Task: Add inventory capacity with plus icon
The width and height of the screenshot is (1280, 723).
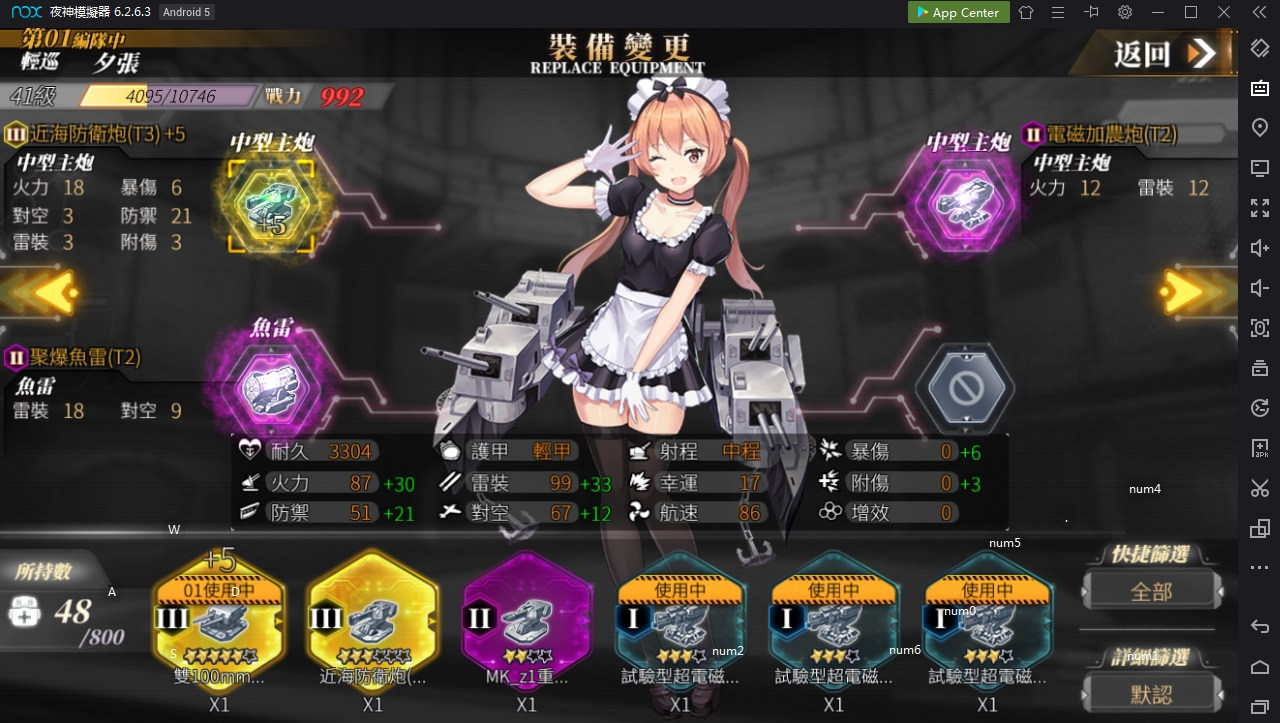Action: point(24,612)
